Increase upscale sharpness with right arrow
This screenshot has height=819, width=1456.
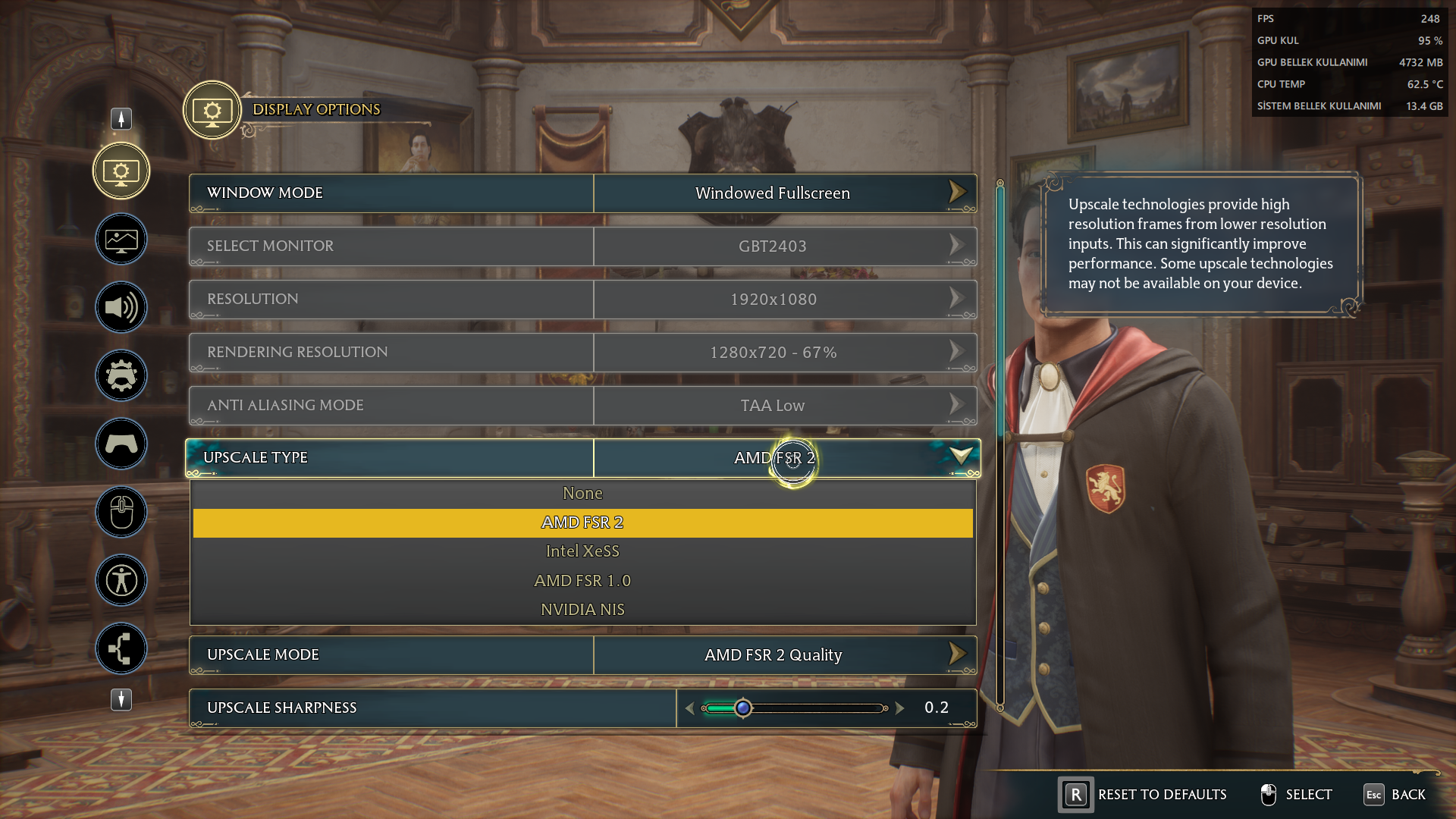tap(900, 708)
